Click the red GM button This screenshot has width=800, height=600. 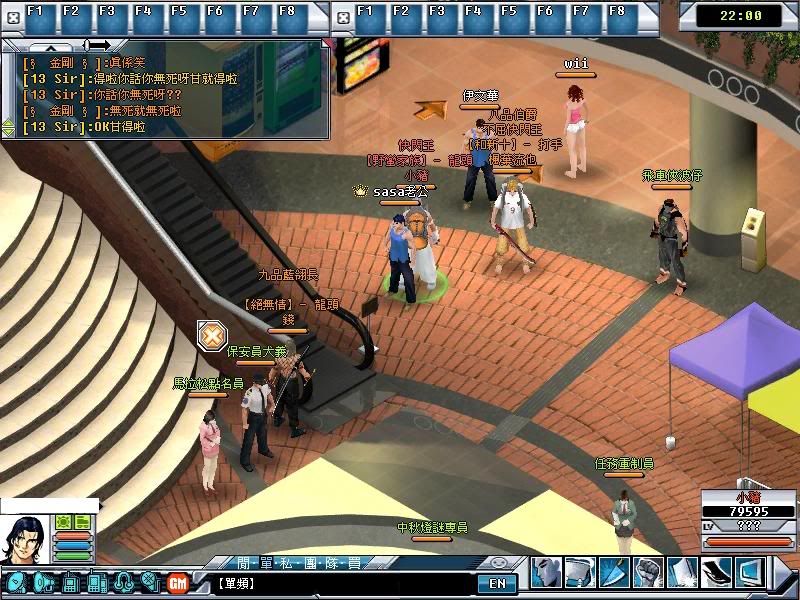coord(177,582)
